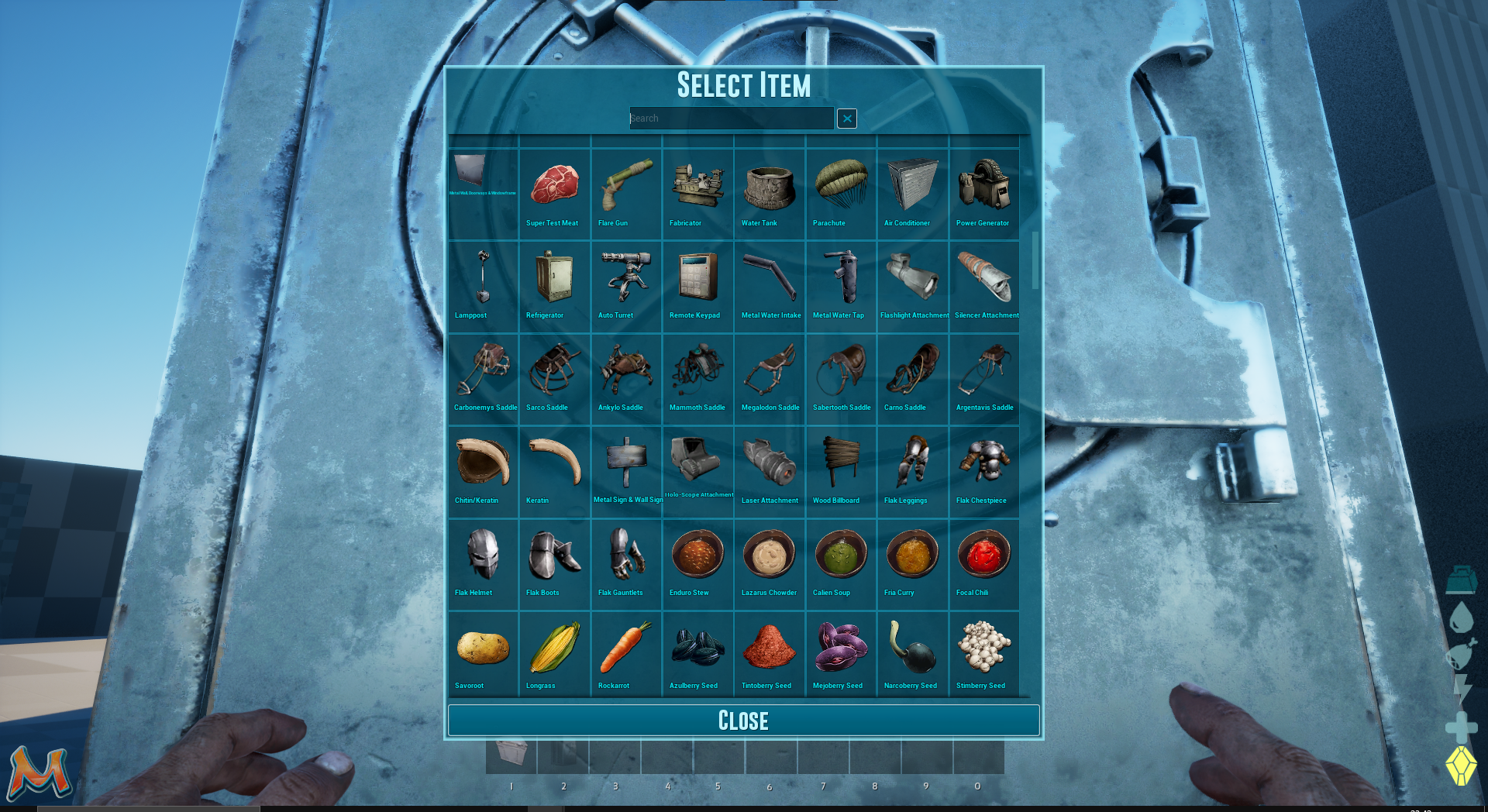Close the Select Item window
The width and height of the screenshot is (1488, 812).
[743, 721]
